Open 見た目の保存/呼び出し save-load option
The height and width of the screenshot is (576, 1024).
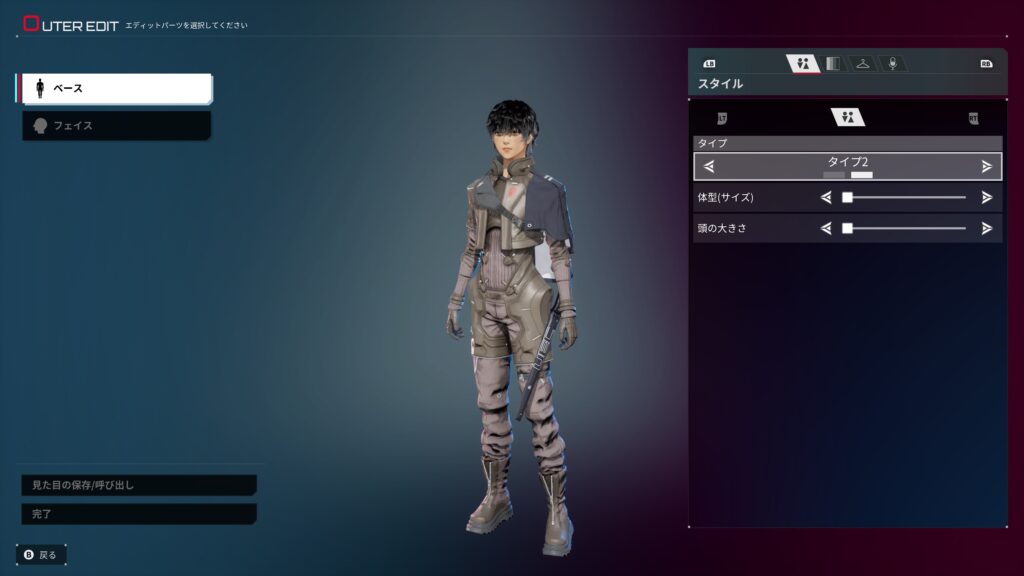[x=138, y=485]
